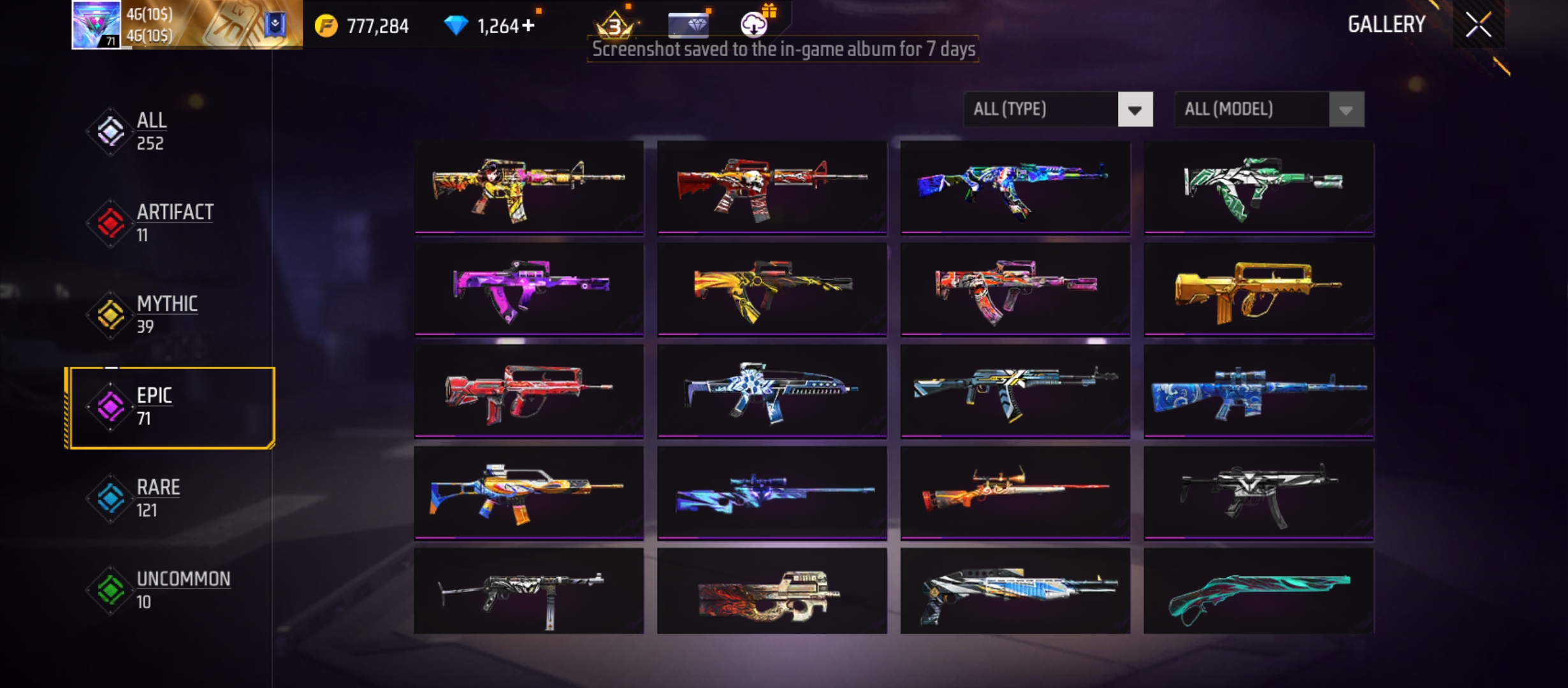1568x688 pixels.
Task: Choose the red skull M4A1 skin
Action: point(772,187)
